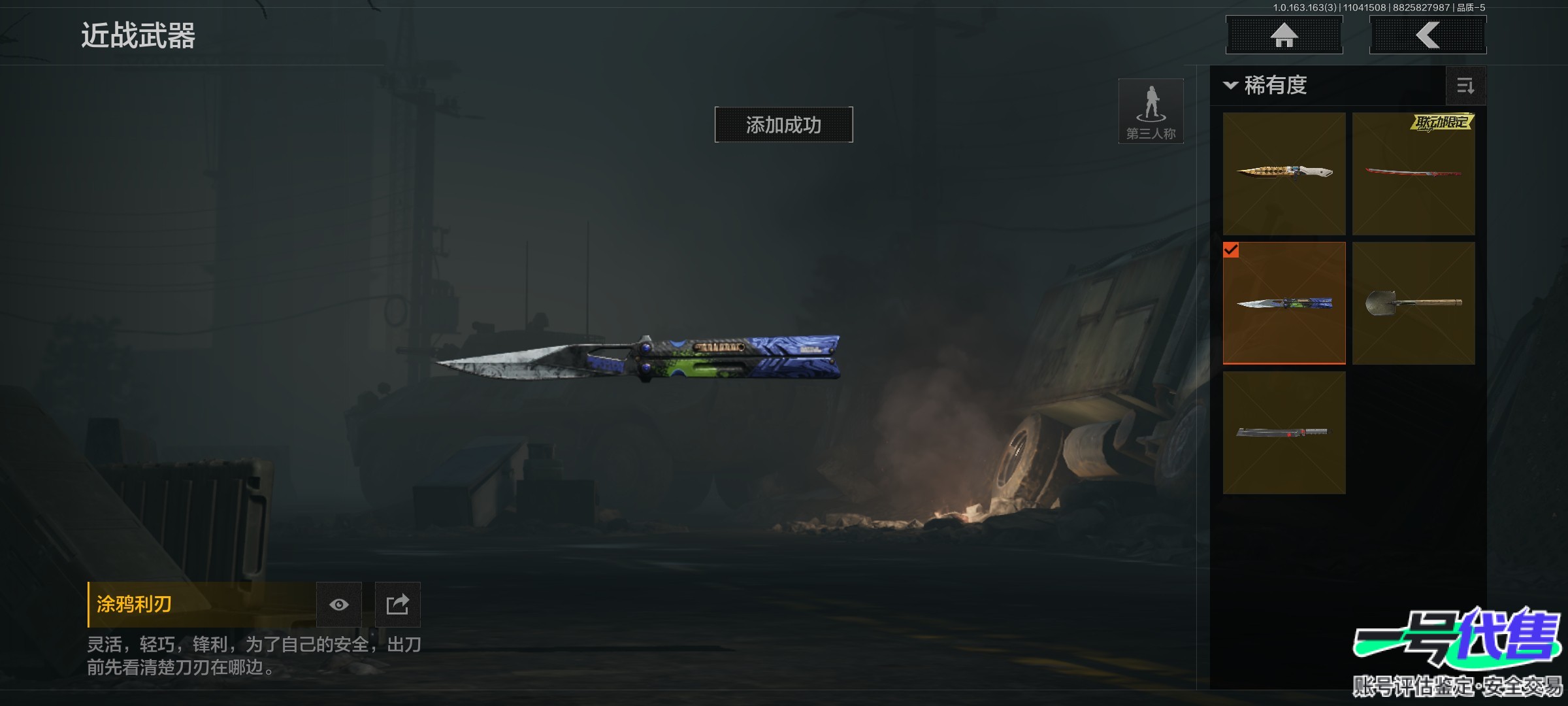Select the grey machete weapon slot

pyautogui.click(x=1284, y=432)
